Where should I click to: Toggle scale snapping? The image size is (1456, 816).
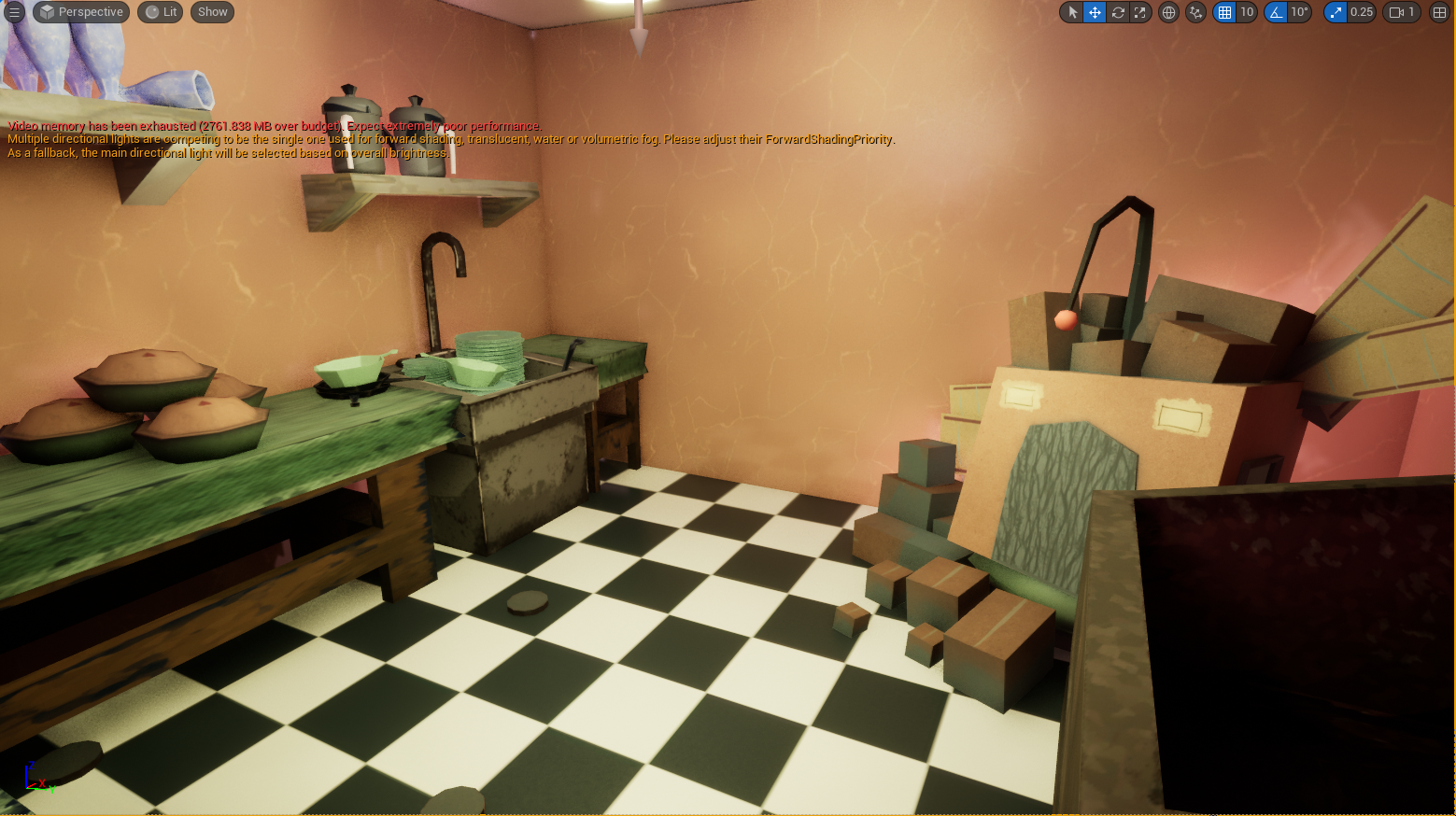(1336, 12)
